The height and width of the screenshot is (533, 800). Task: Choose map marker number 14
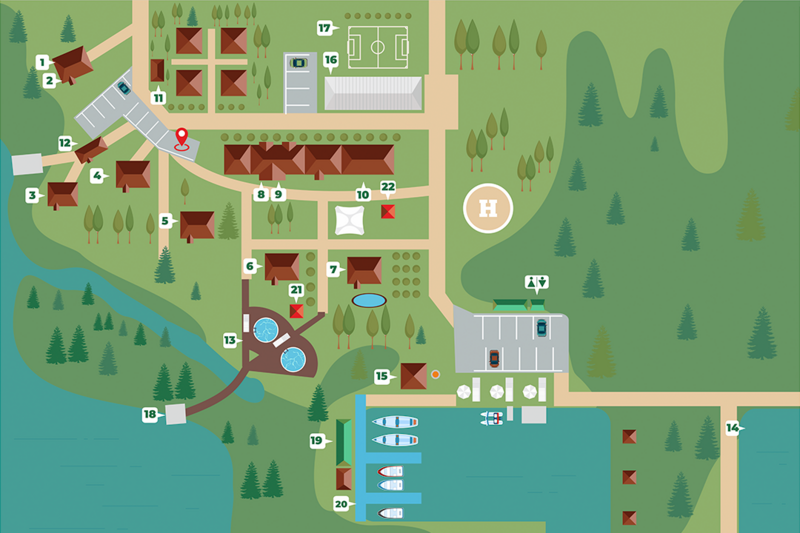point(733,428)
